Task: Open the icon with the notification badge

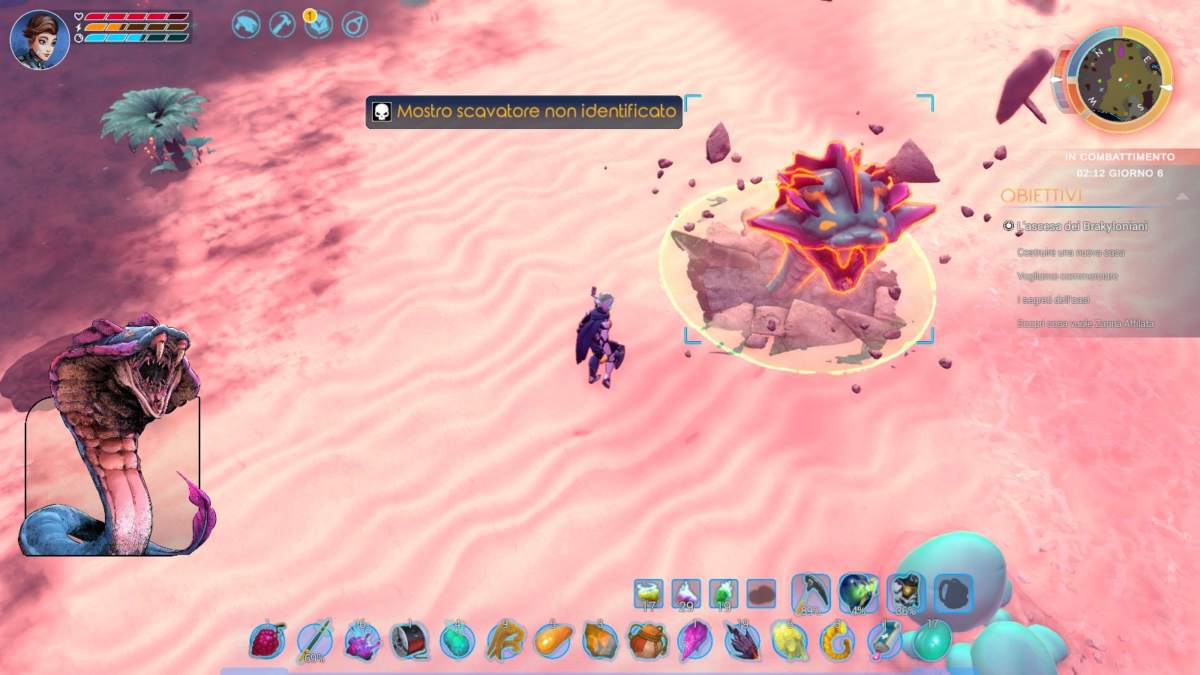Action: tap(319, 24)
